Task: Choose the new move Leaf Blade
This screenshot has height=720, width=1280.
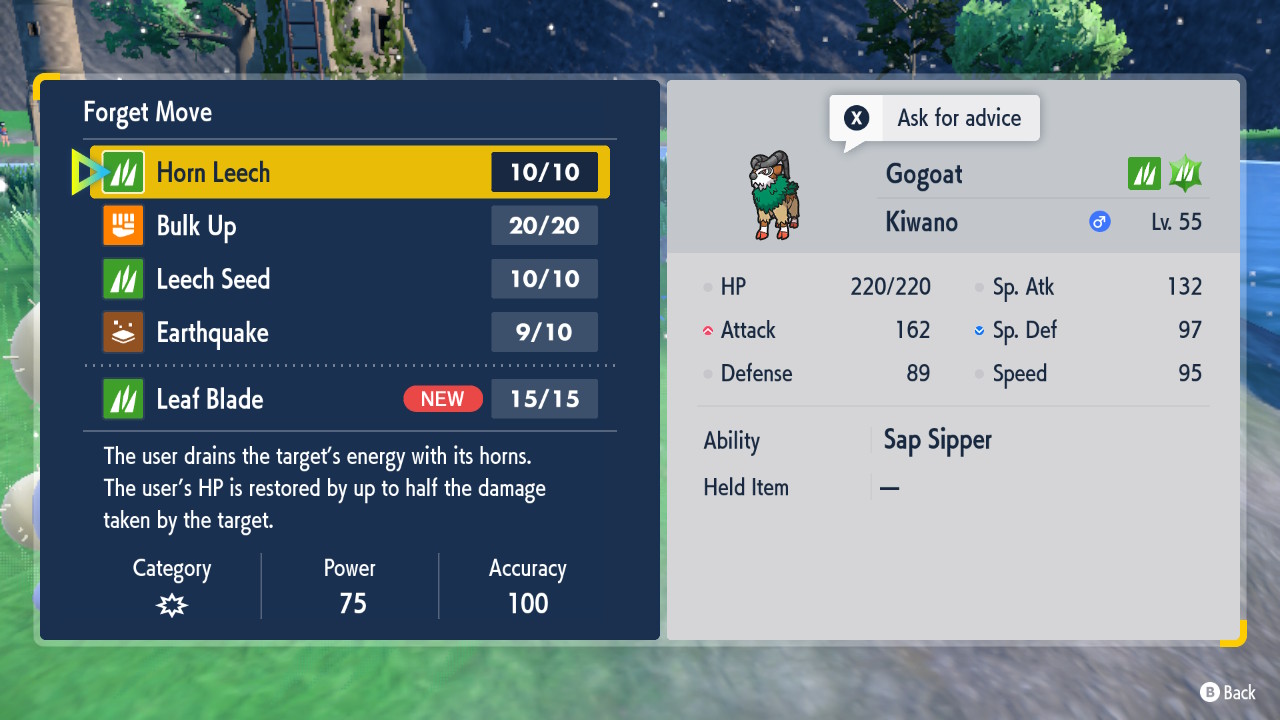Action: (350, 399)
